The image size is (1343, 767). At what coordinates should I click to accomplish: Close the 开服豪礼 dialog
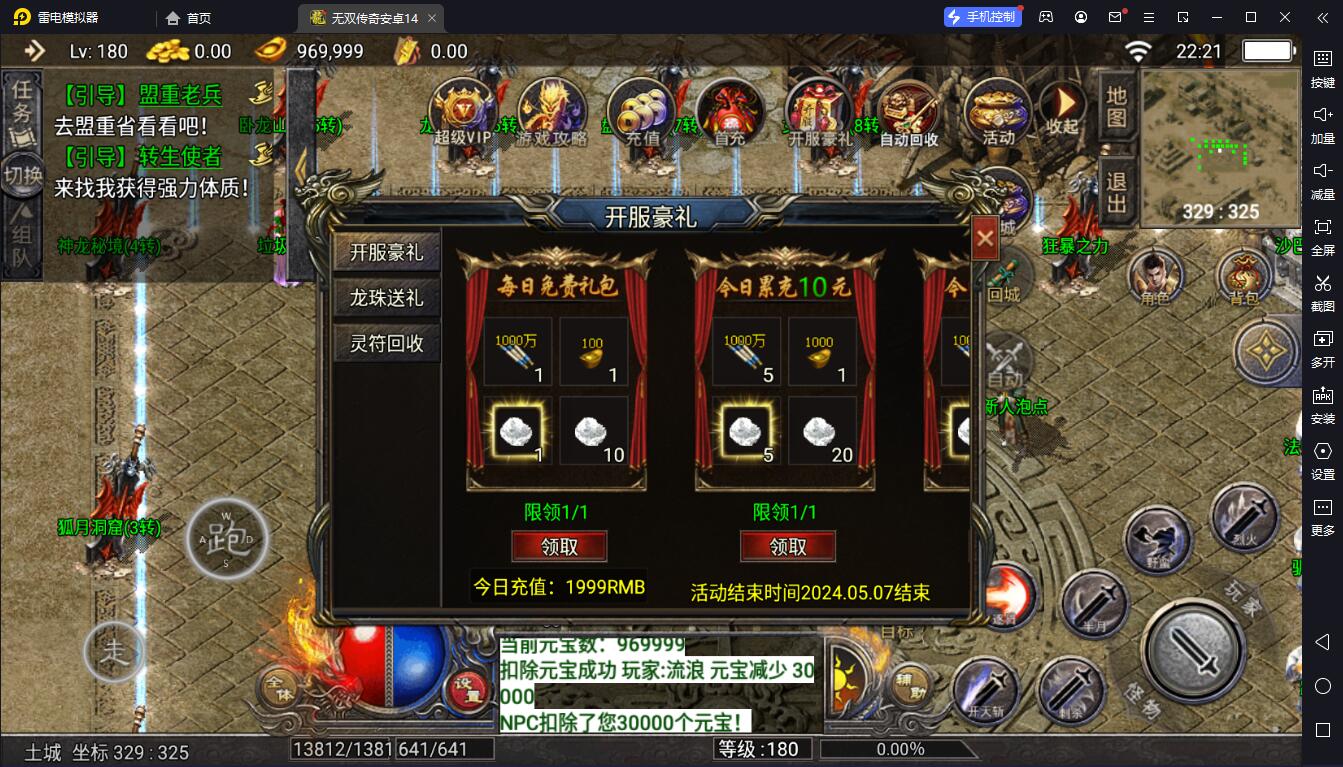(984, 239)
